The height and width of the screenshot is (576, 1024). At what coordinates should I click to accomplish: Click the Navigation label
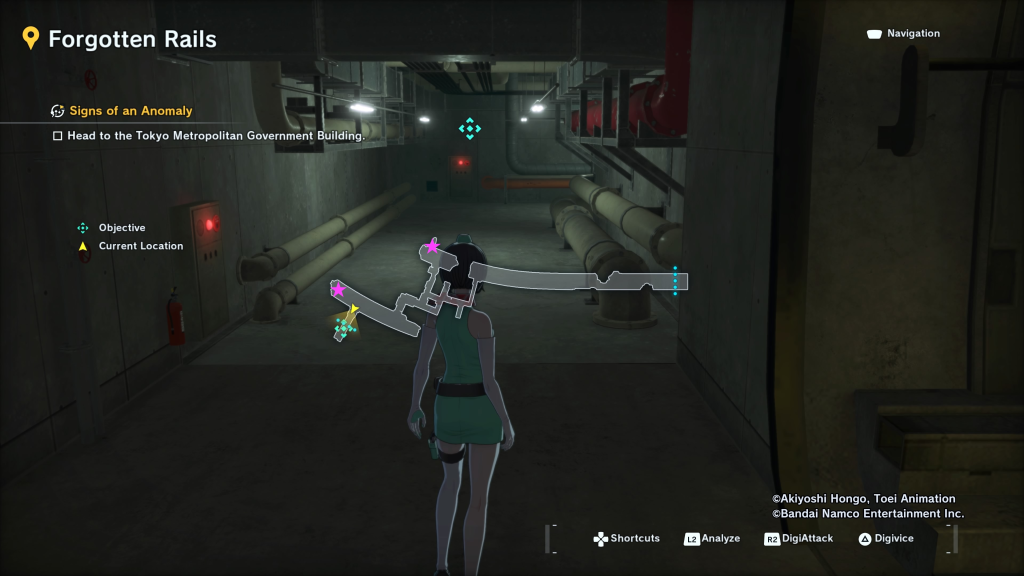pyautogui.click(x=913, y=34)
